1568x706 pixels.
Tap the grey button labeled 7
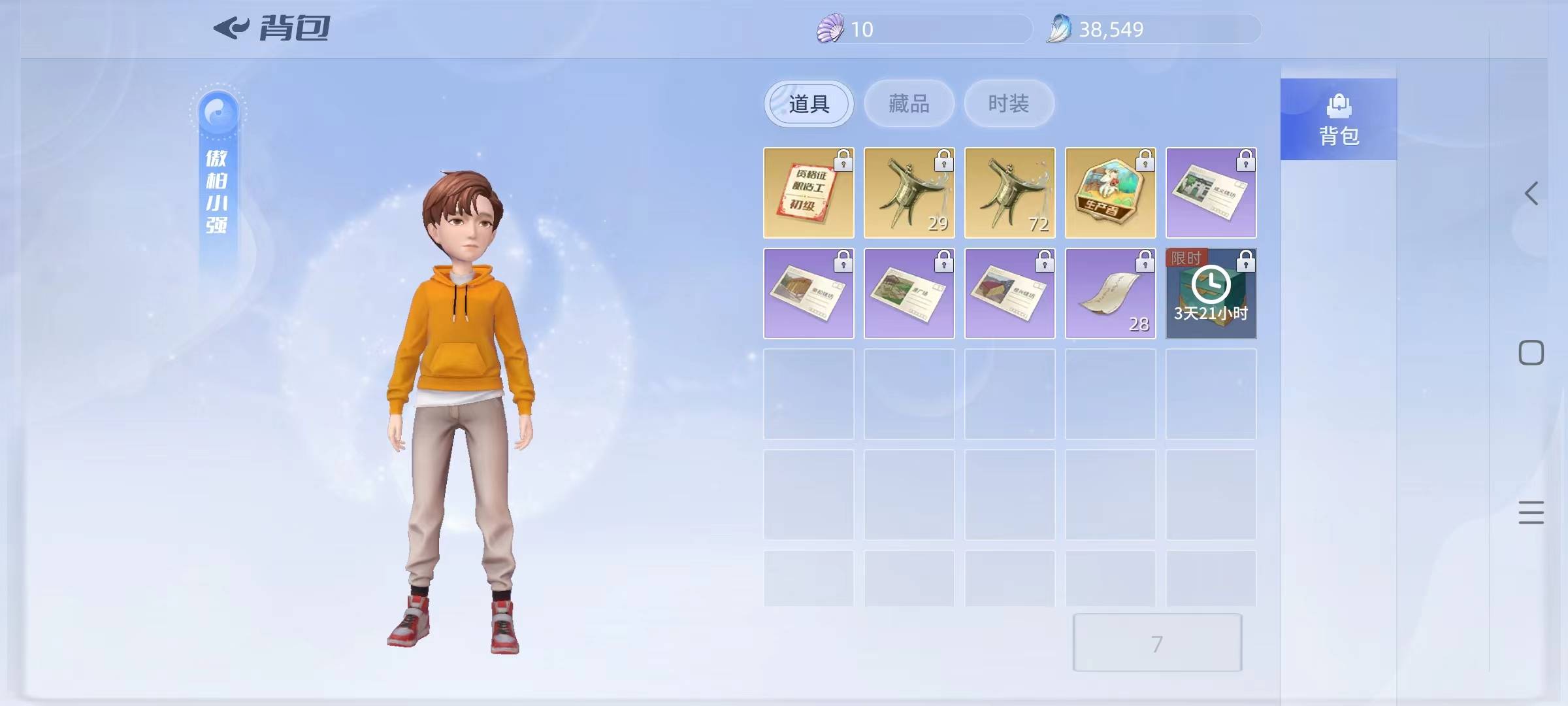1156,643
